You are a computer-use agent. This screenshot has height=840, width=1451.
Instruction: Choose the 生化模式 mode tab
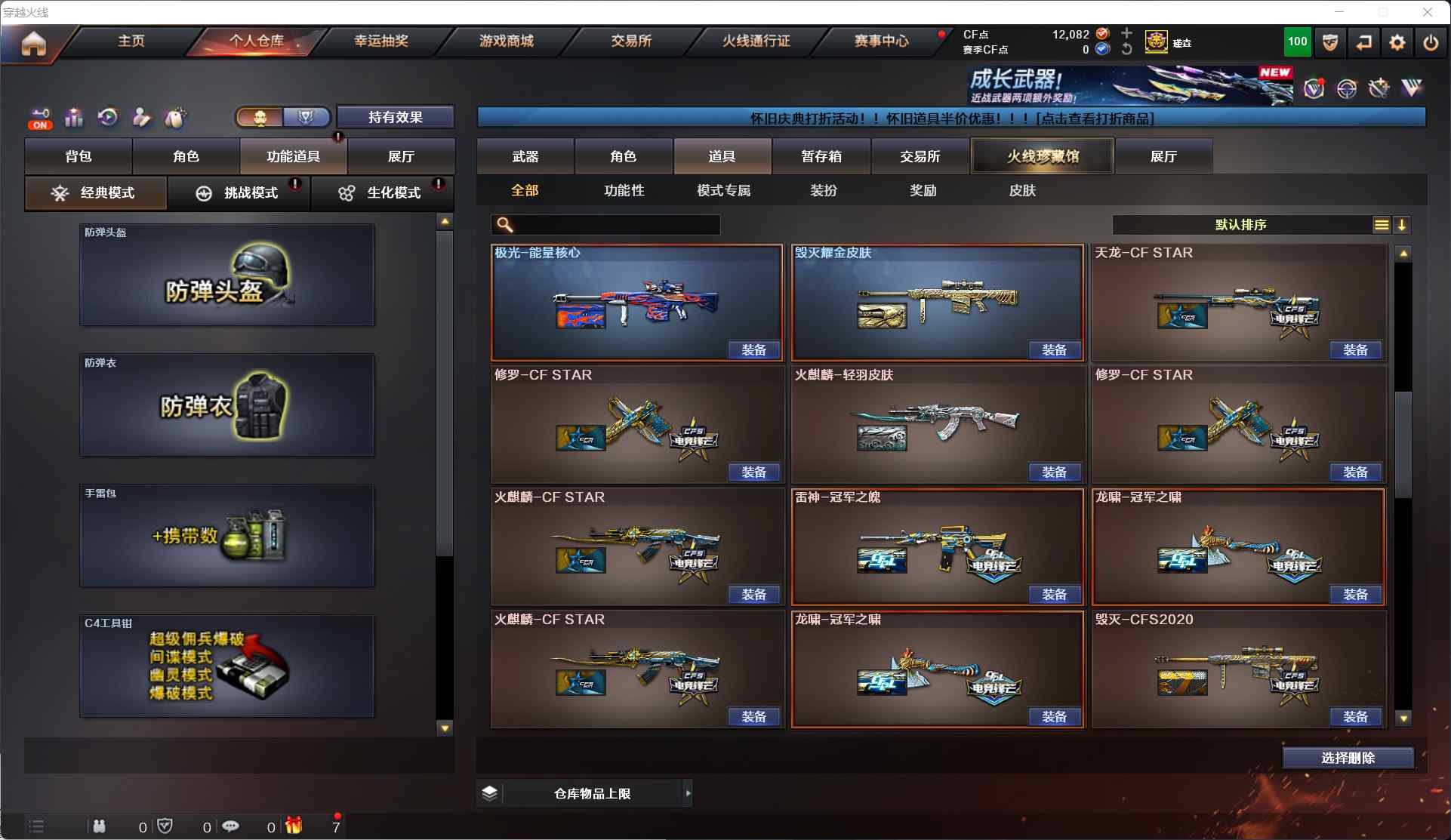point(382,193)
